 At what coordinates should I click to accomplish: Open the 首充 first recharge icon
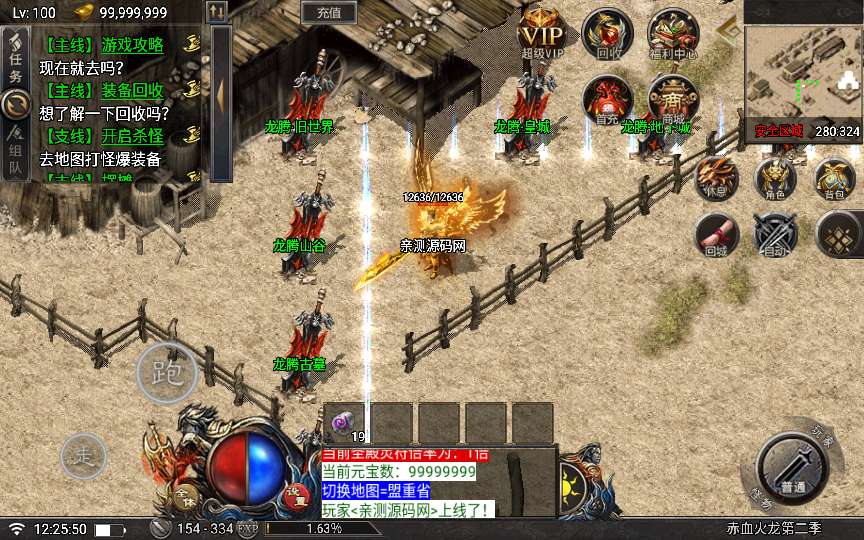pos(607,98)
